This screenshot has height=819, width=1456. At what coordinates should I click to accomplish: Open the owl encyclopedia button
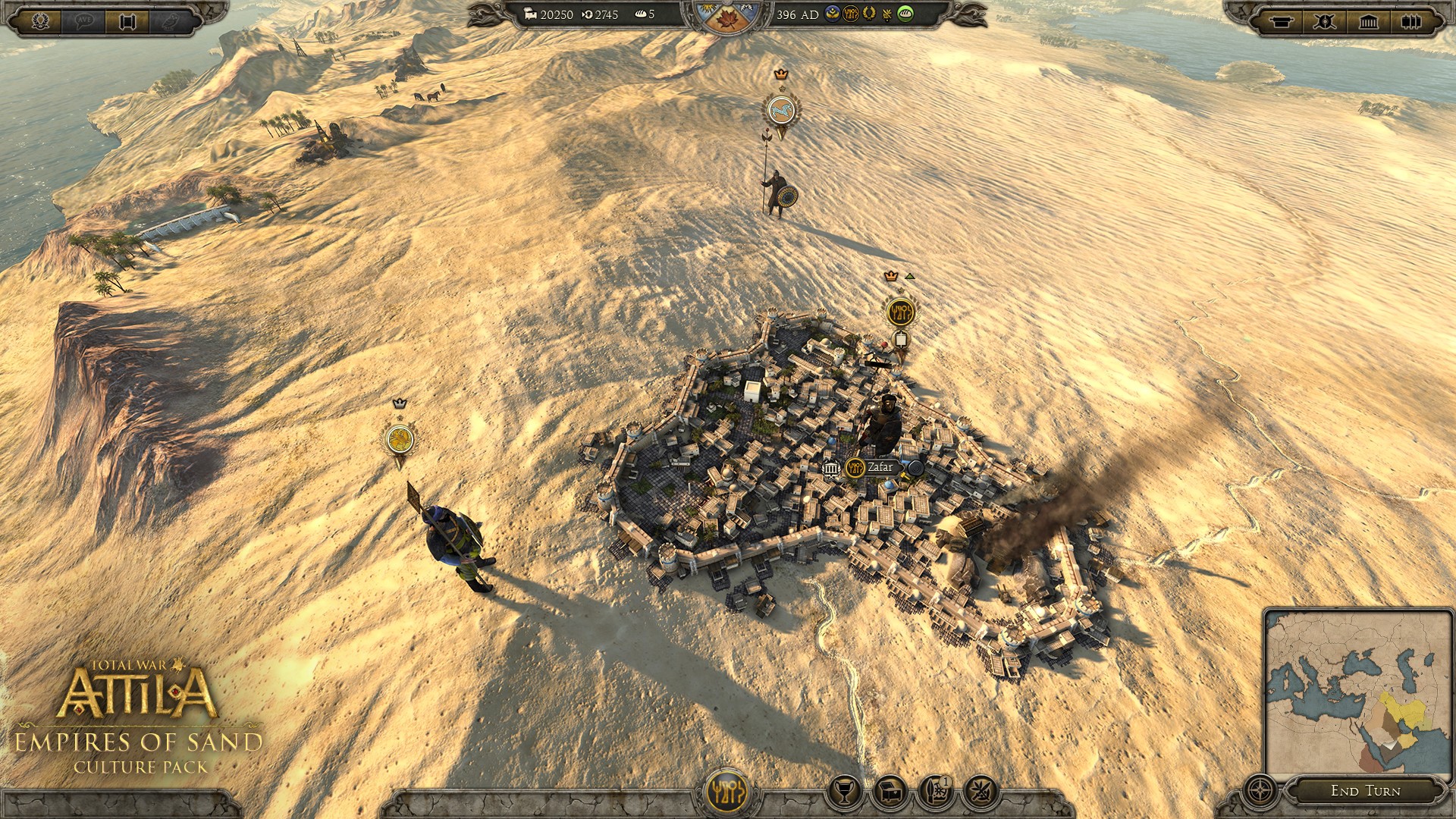click(x=171, y=21)
